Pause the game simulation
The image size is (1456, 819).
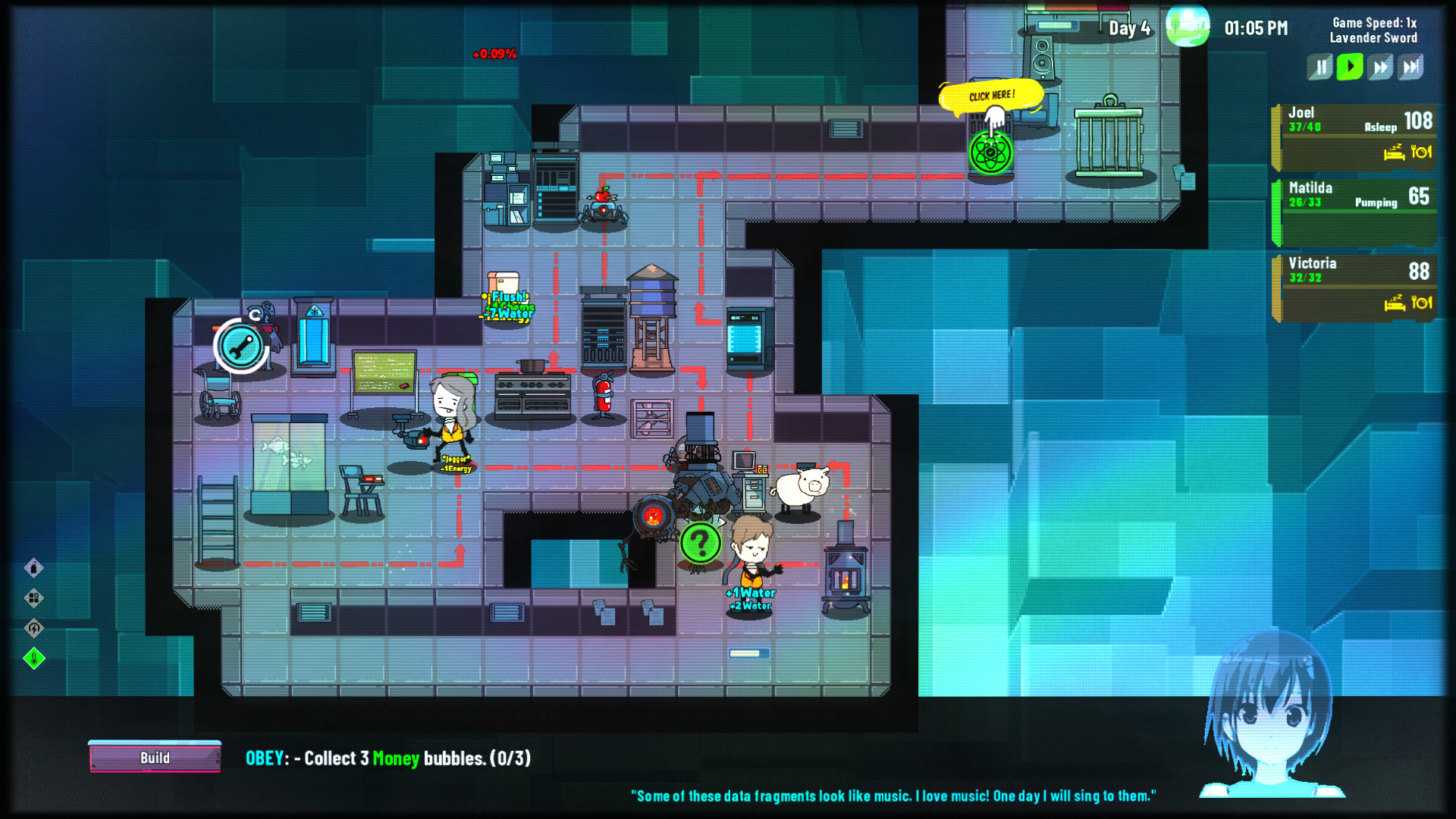tap(1319, 67)
